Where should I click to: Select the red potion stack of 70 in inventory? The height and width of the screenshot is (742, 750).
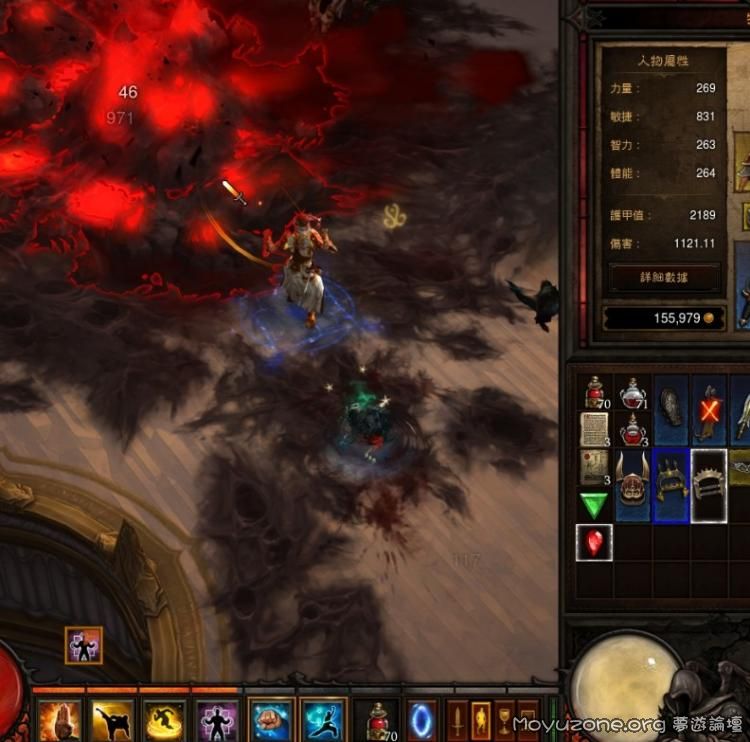[594, 393]
